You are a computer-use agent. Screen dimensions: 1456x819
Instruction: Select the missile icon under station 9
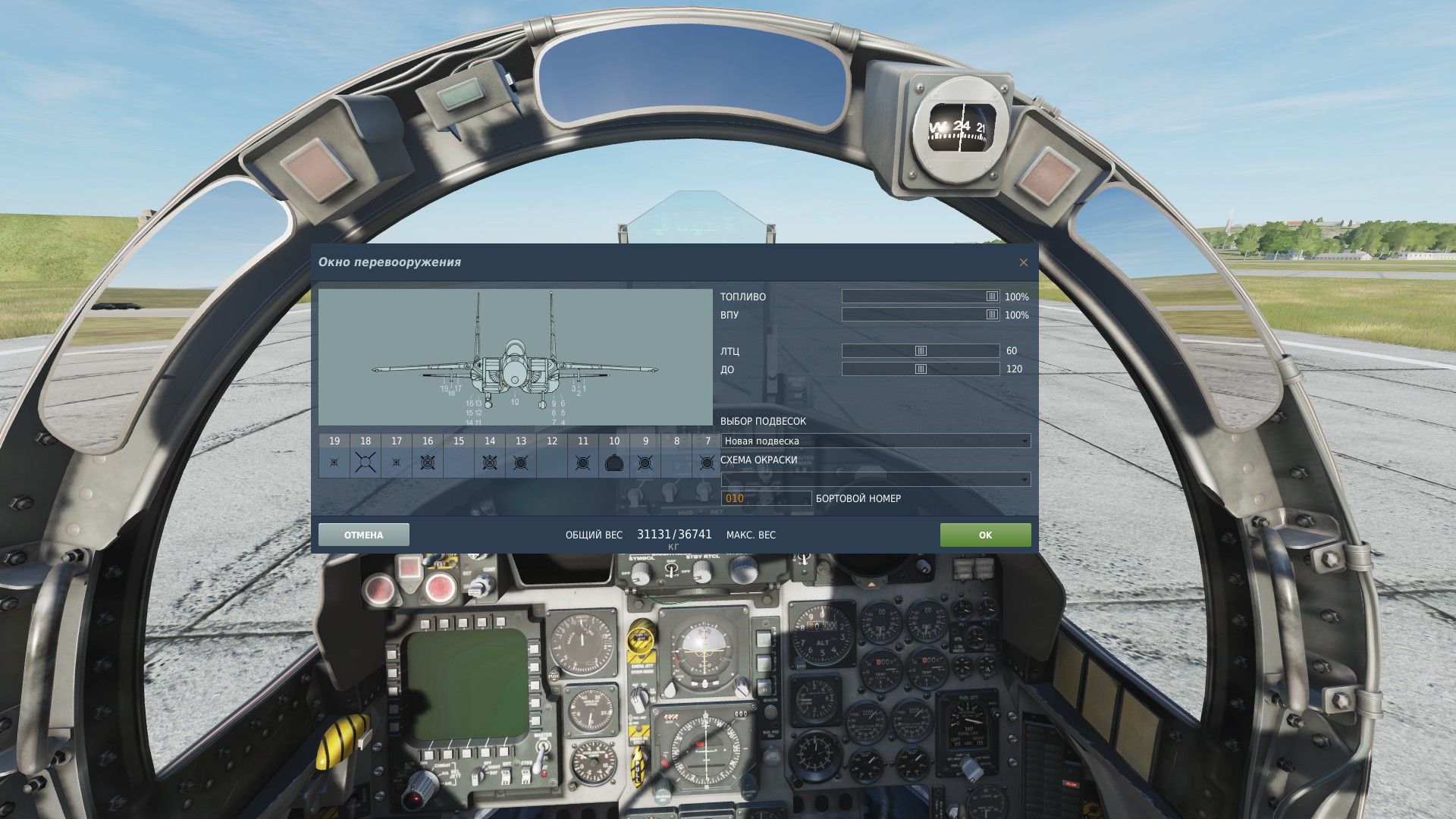pos(645,462)
